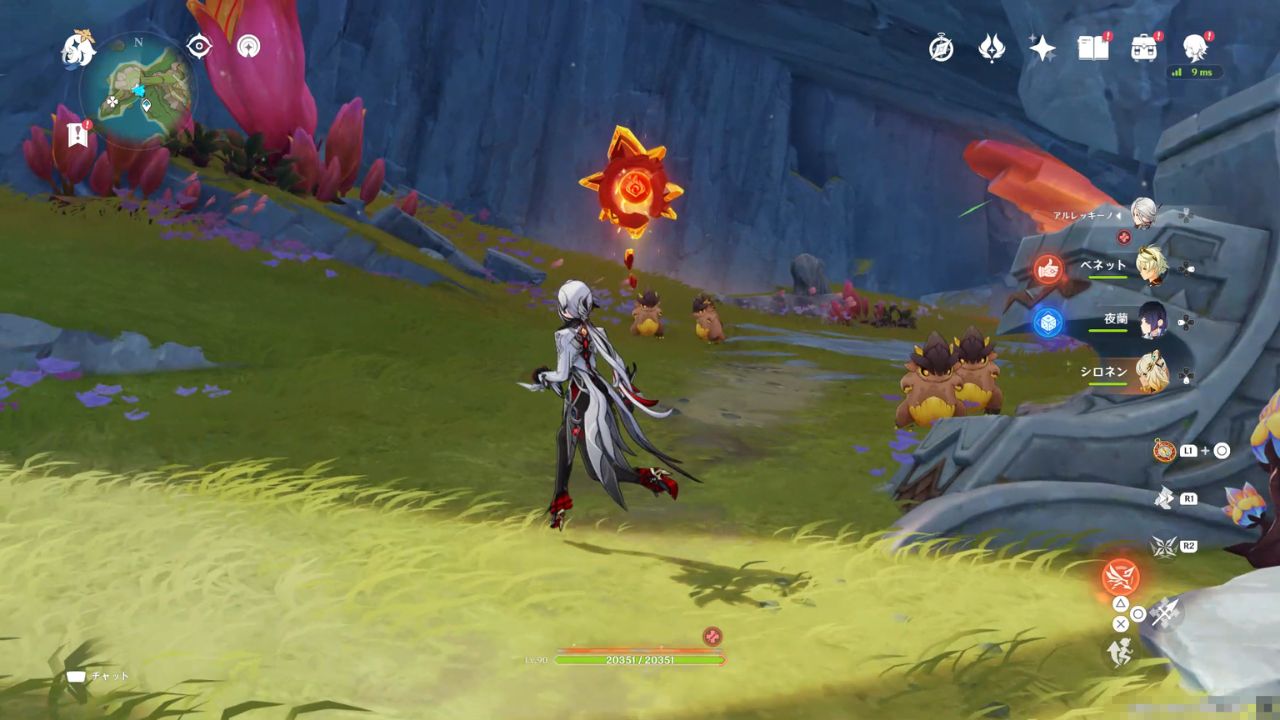Activate the running figure sprint icon

[1119, 654]
